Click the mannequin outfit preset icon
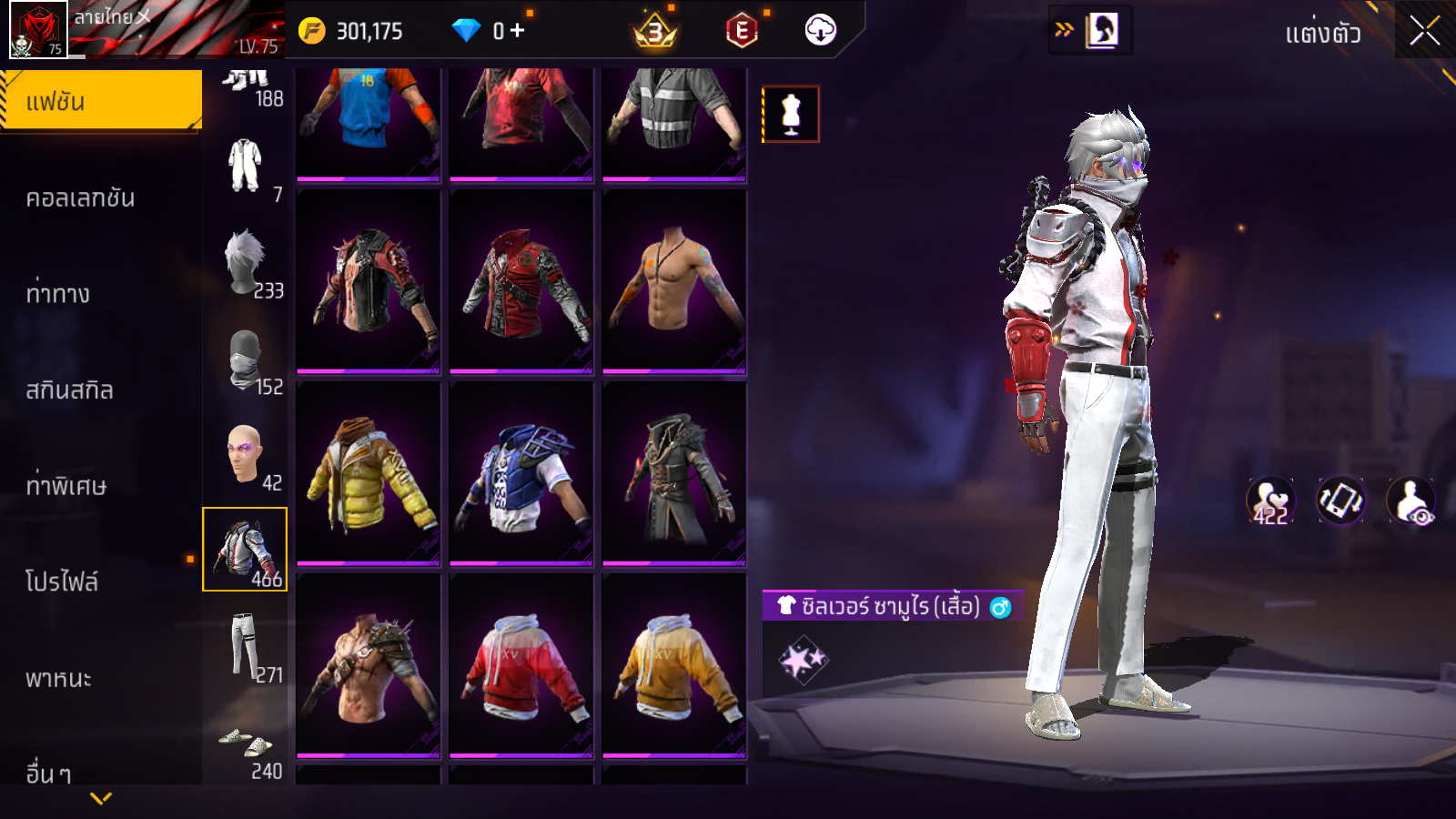 (x=791, y=115)
